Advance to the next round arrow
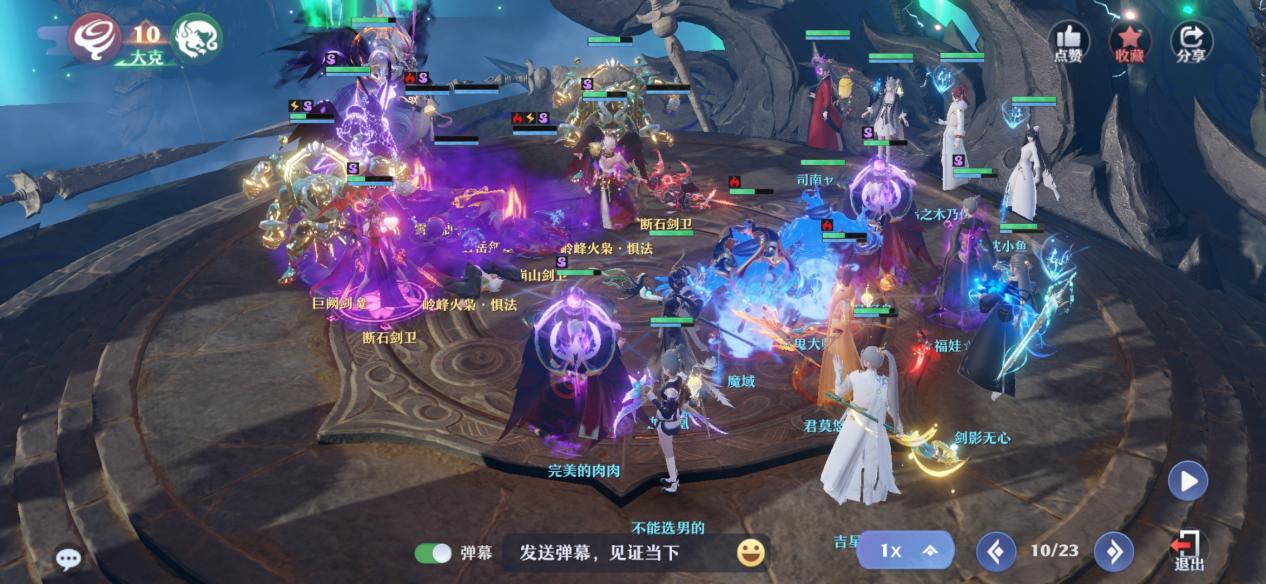The height and width of the screenshot is (584, 1266). [x=1113, y=551]
